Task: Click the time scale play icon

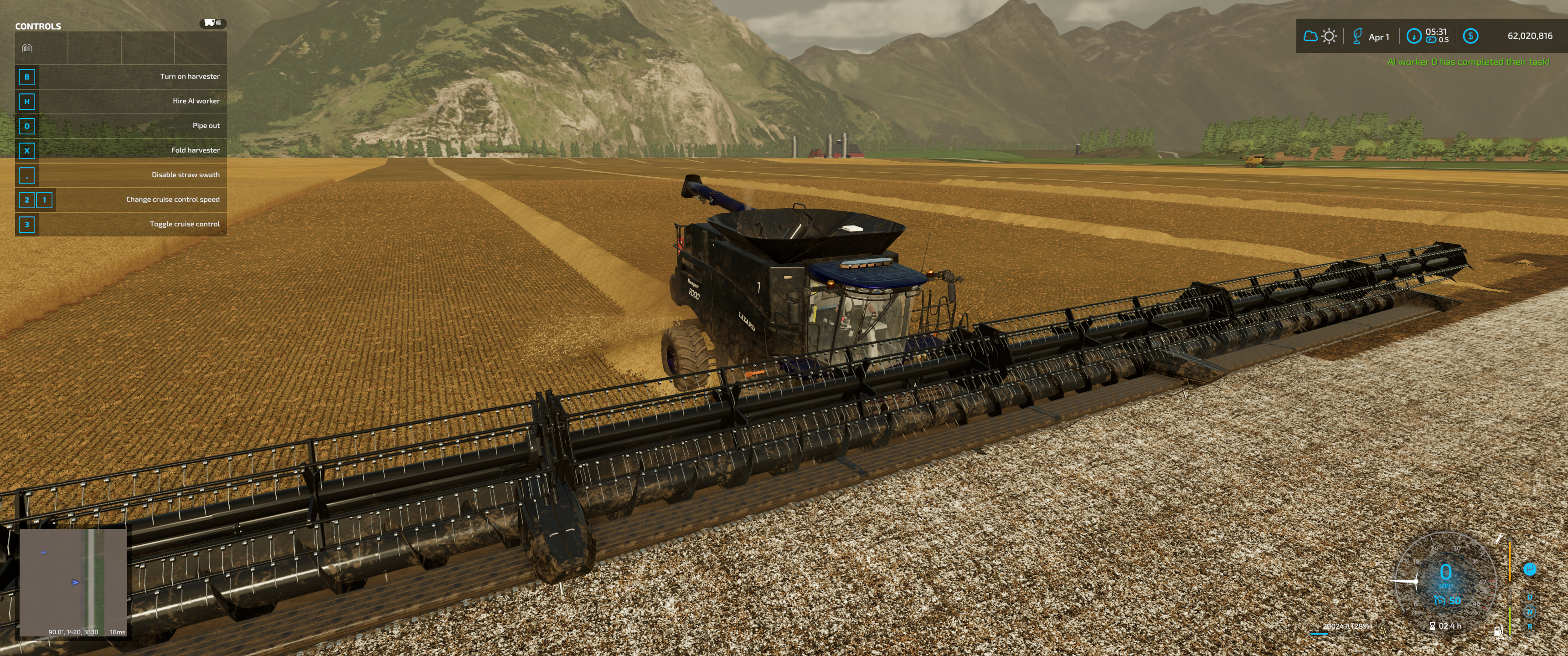Action: tap(1430, 40)
